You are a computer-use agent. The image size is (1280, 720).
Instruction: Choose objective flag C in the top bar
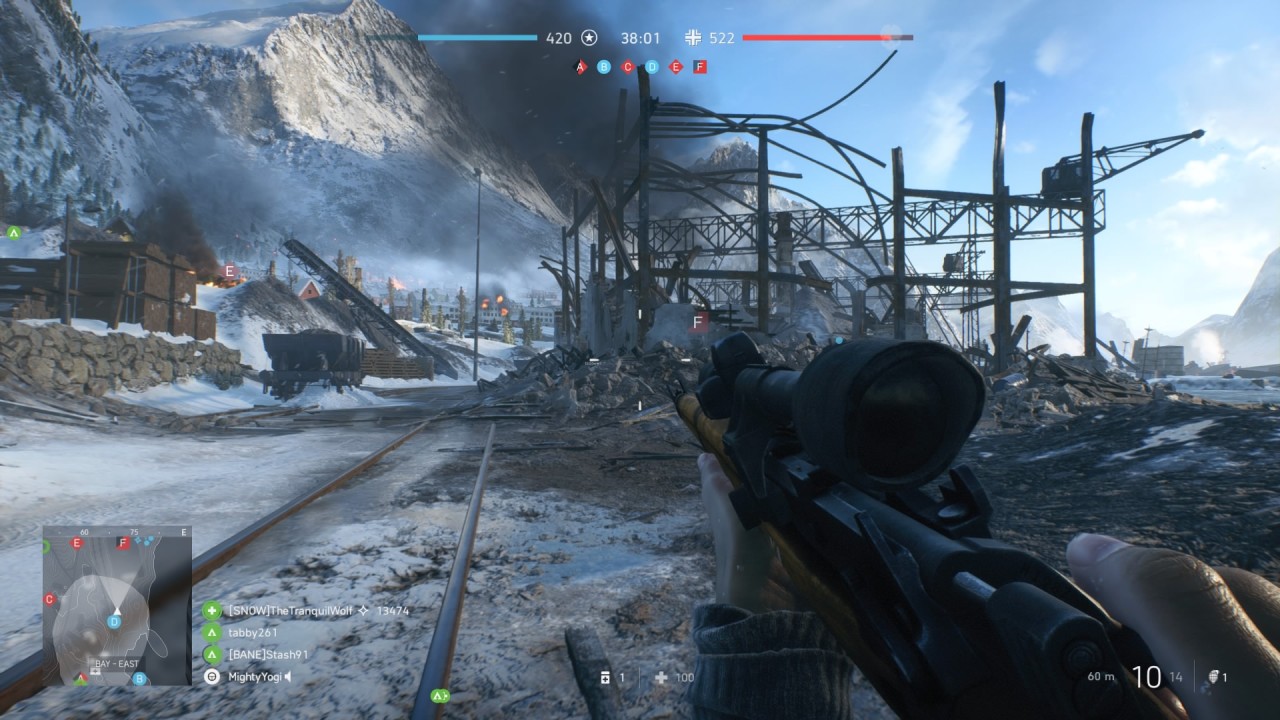click(628, 67)
